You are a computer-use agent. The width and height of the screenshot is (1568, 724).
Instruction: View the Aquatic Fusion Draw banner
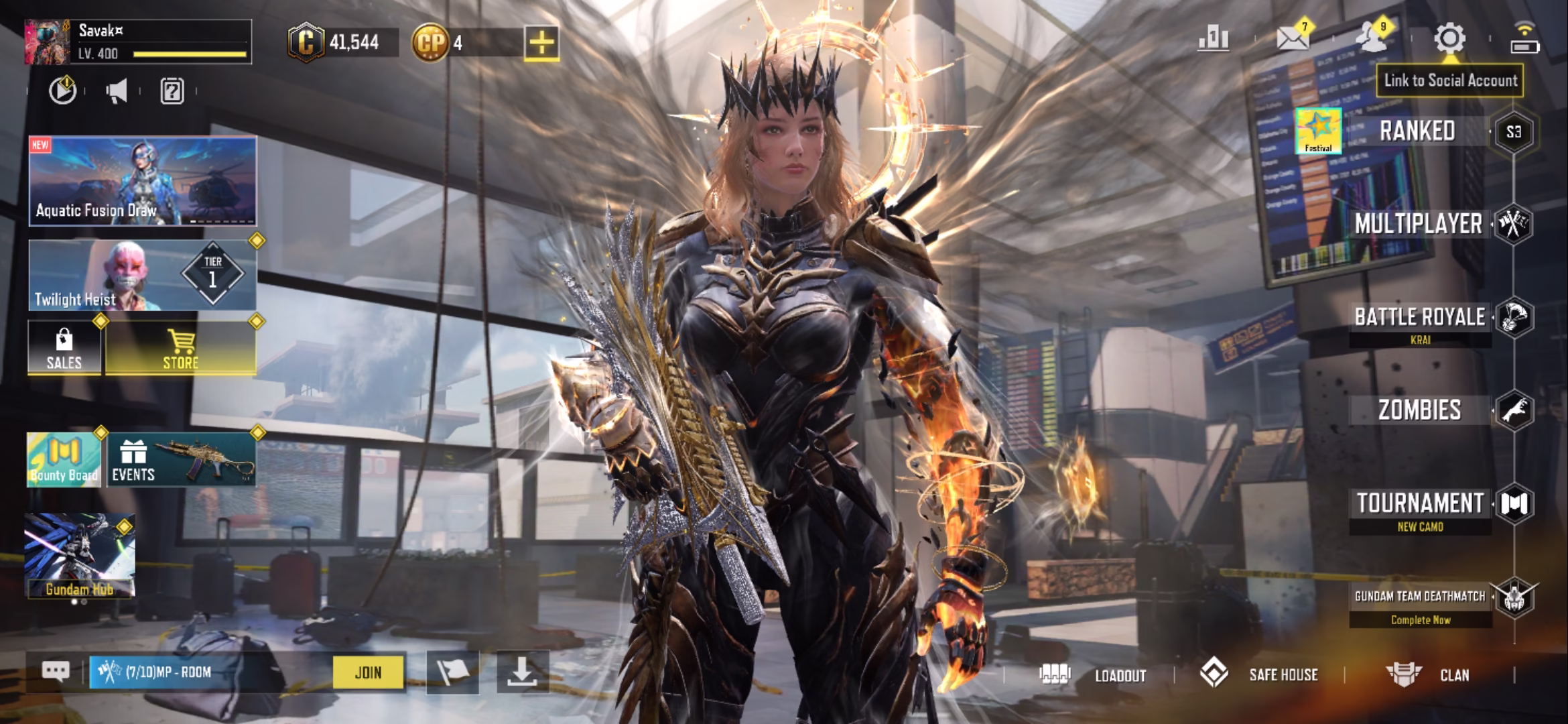[143, 181]
